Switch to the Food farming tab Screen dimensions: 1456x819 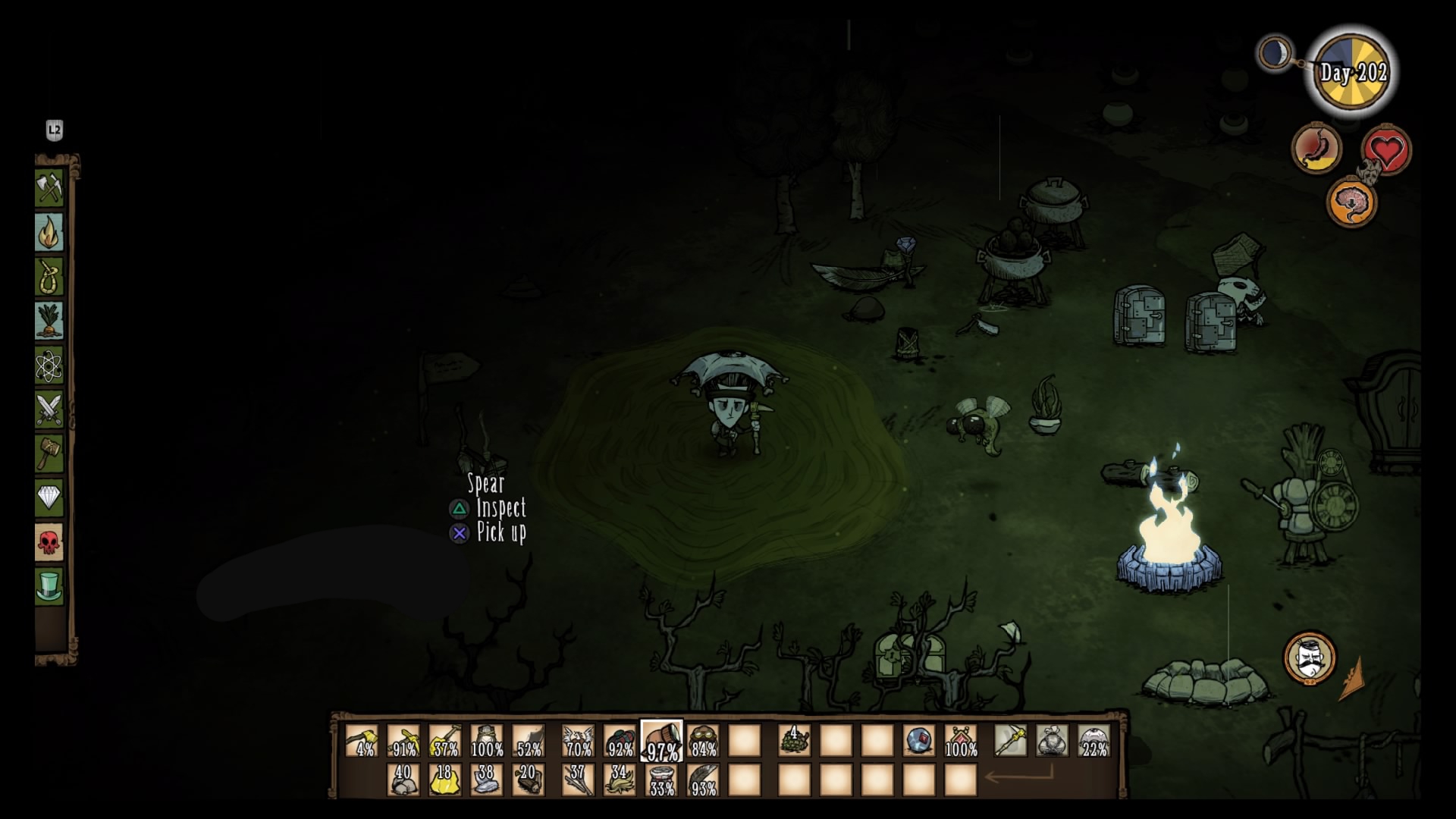pos(49,321)
